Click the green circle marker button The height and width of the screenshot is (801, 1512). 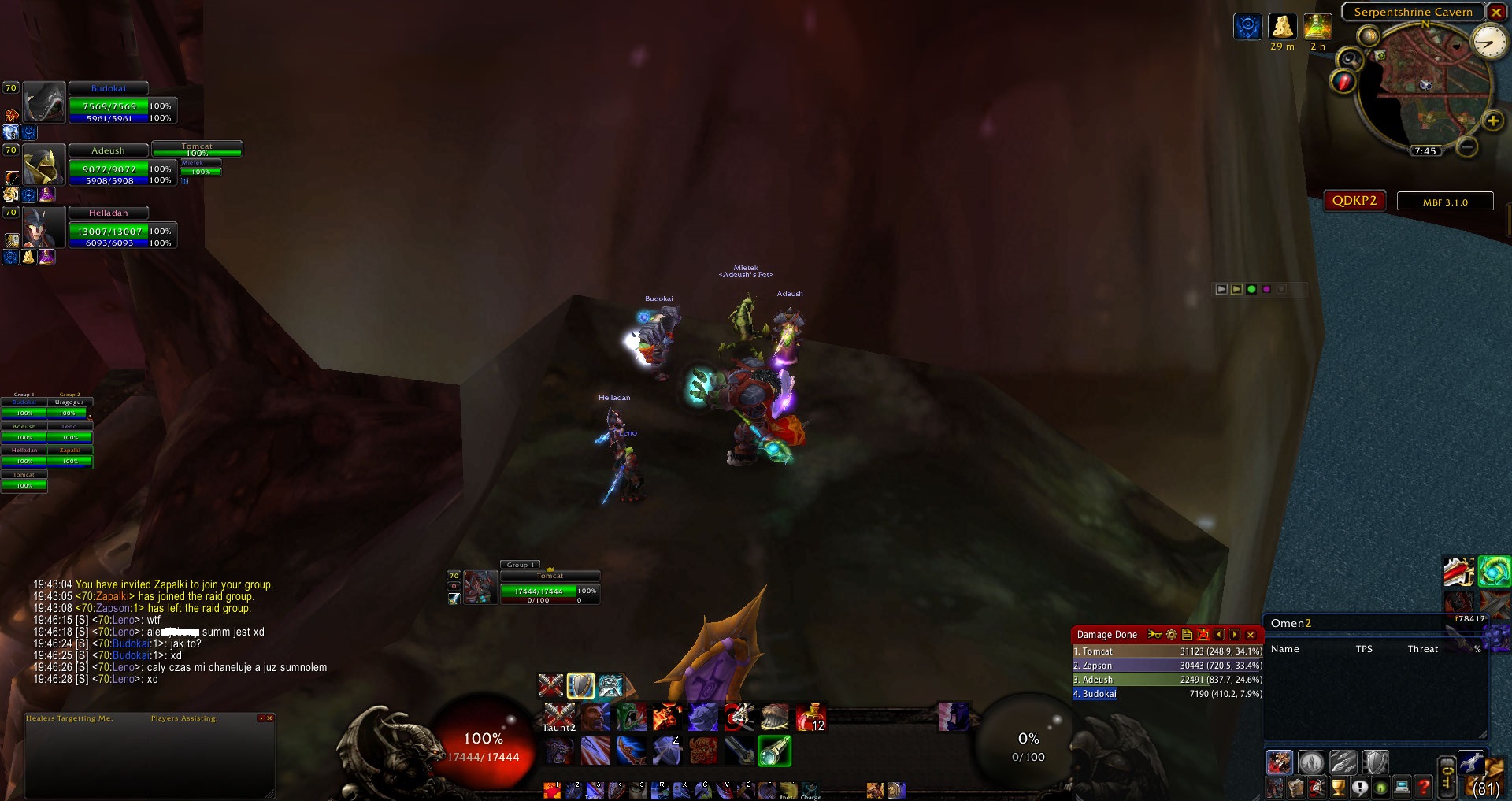click(x=1251, y=289)
